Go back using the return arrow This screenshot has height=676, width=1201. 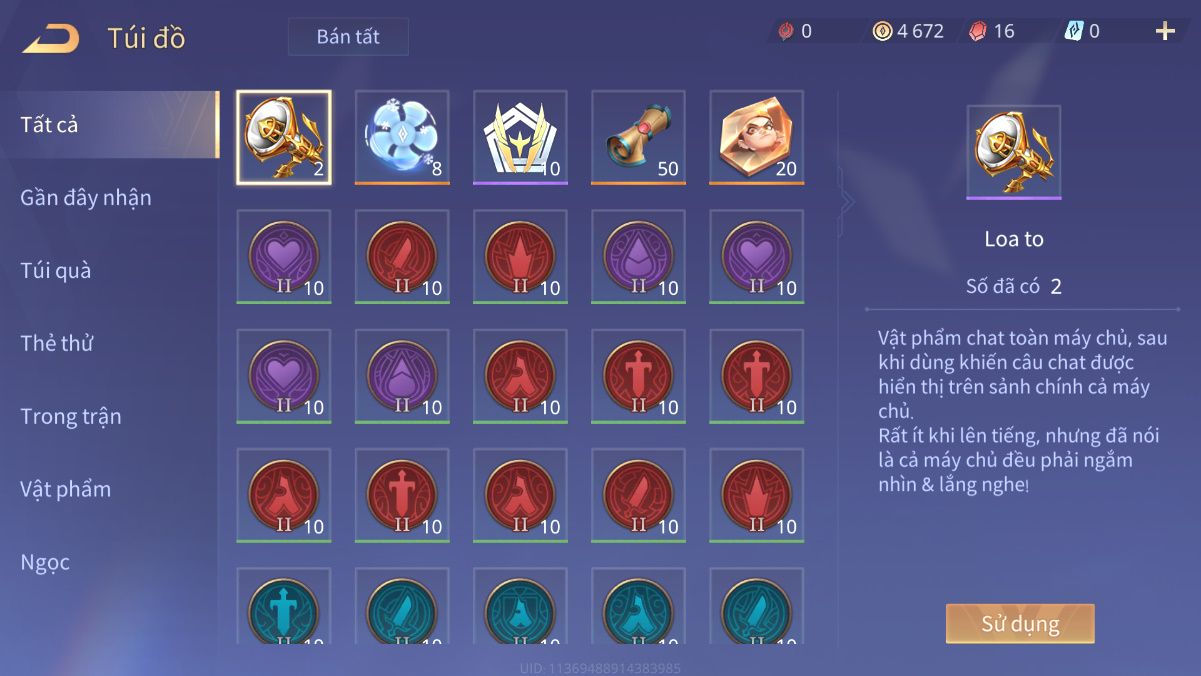click(51, 38)
